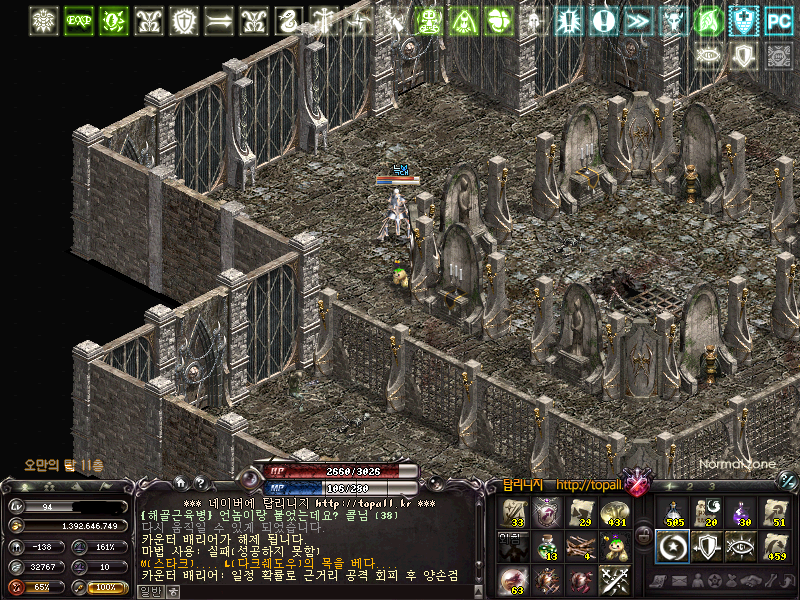Use the green potion with 13 count

tap(546, 546)
